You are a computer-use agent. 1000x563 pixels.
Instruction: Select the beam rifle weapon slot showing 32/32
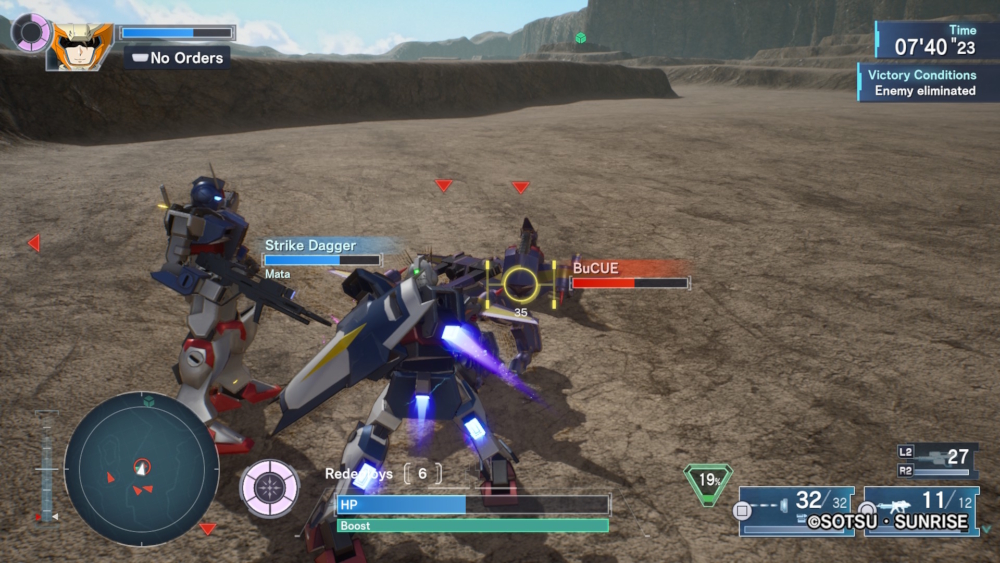(x=797, y=511)
